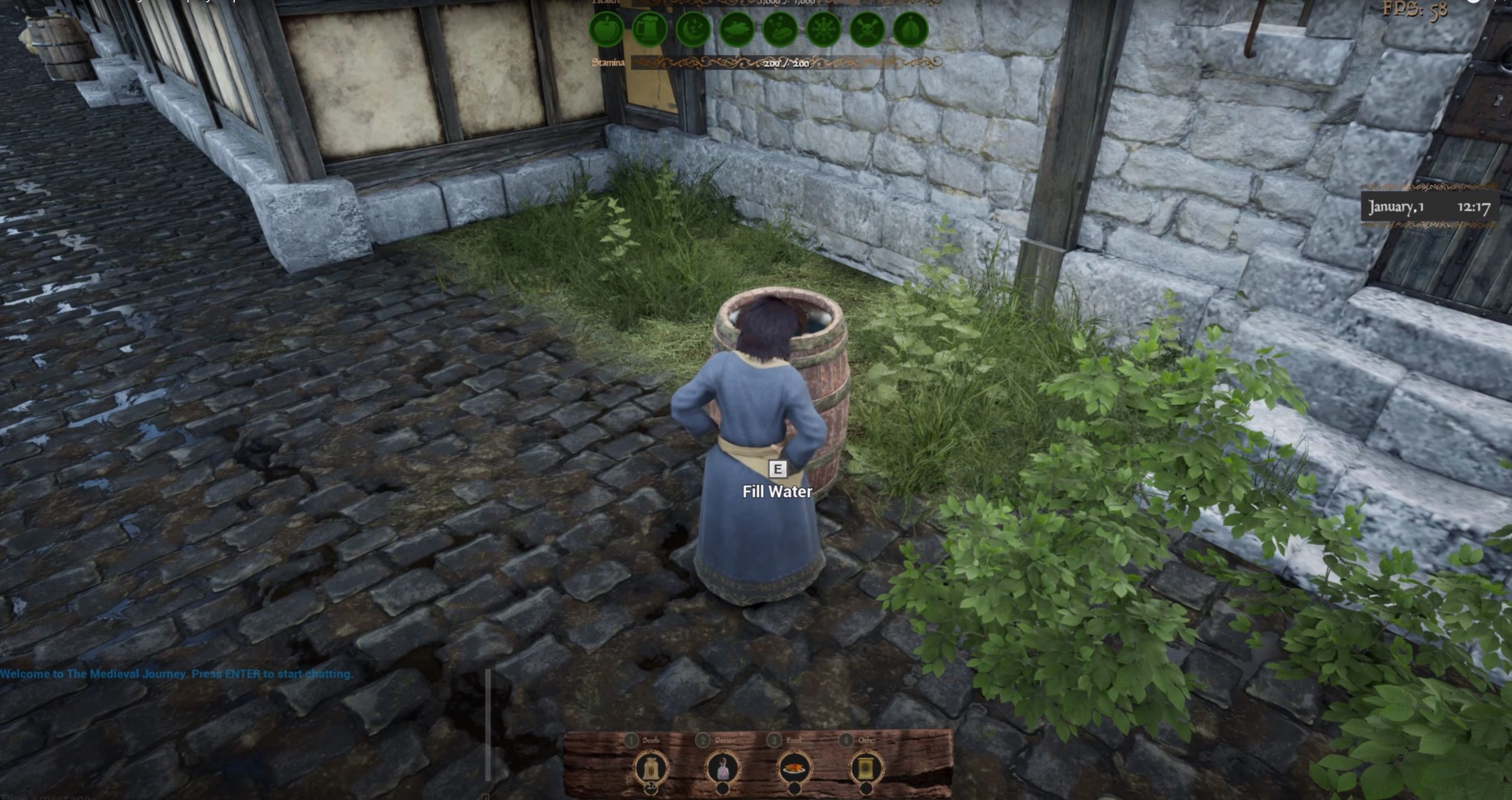Click the chat log scrollbar
This screenshot has width=1512, height=800.
click(488, 724)
